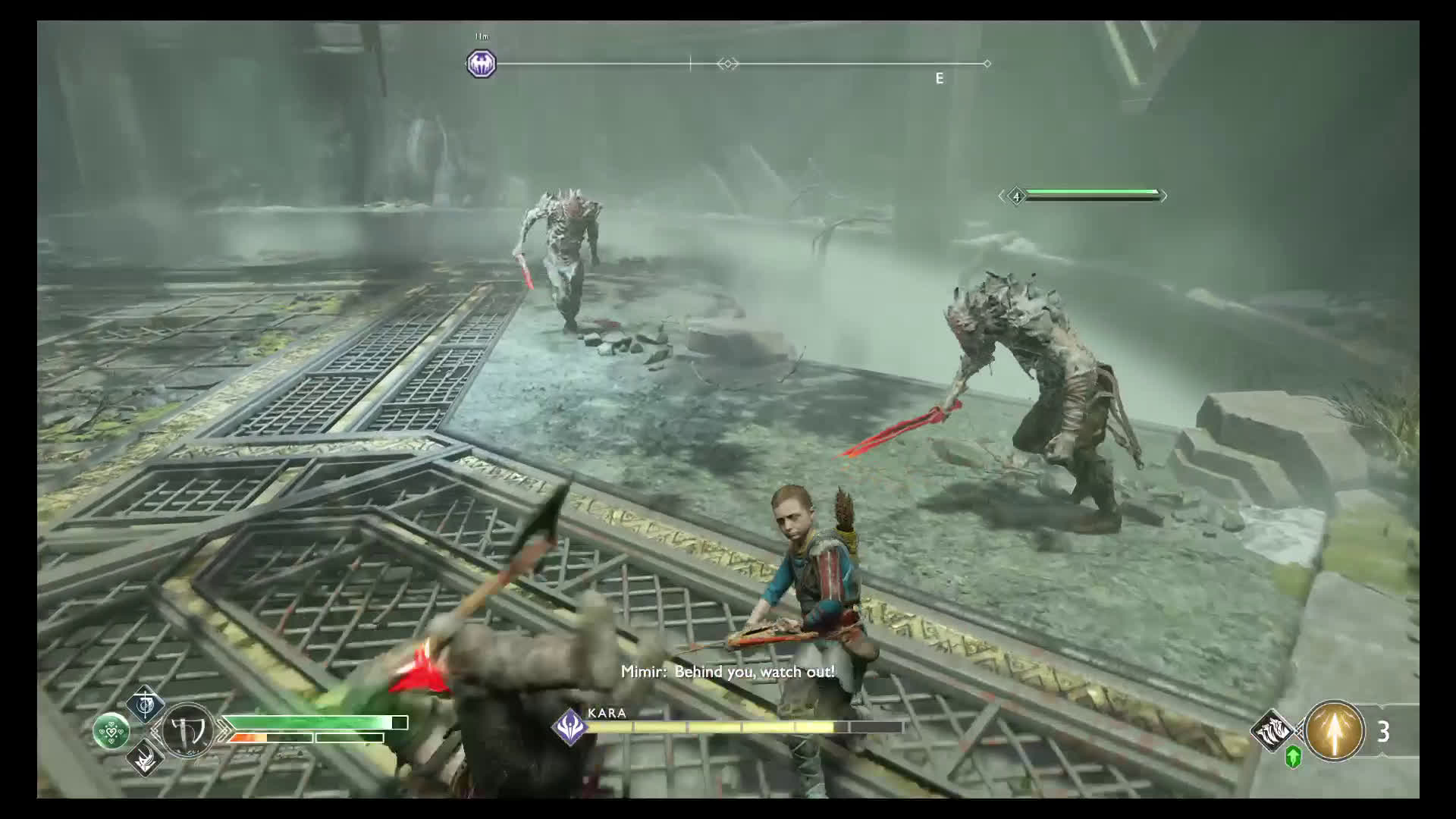The image size is (1456, 819).
Task: Select the Leviathan Axe weapon icon
Action: tap(187, 732)
